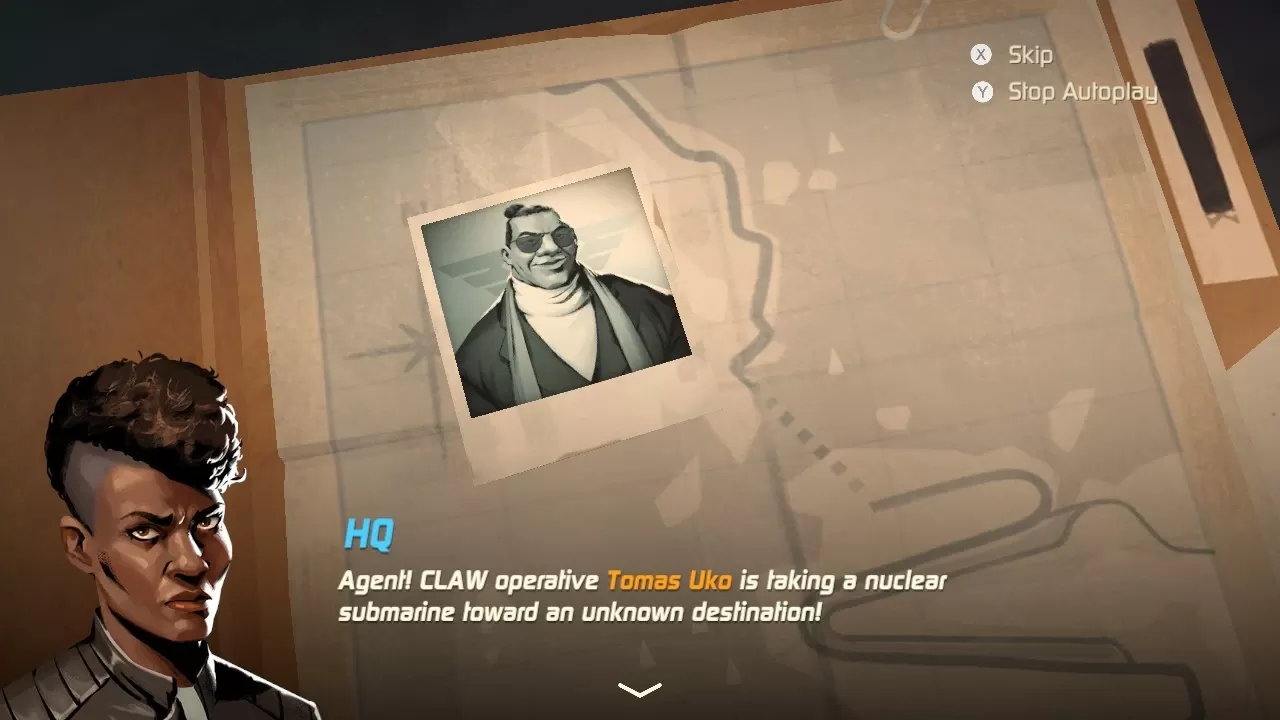Click the chevron to advance the conversation

point(639,688)
